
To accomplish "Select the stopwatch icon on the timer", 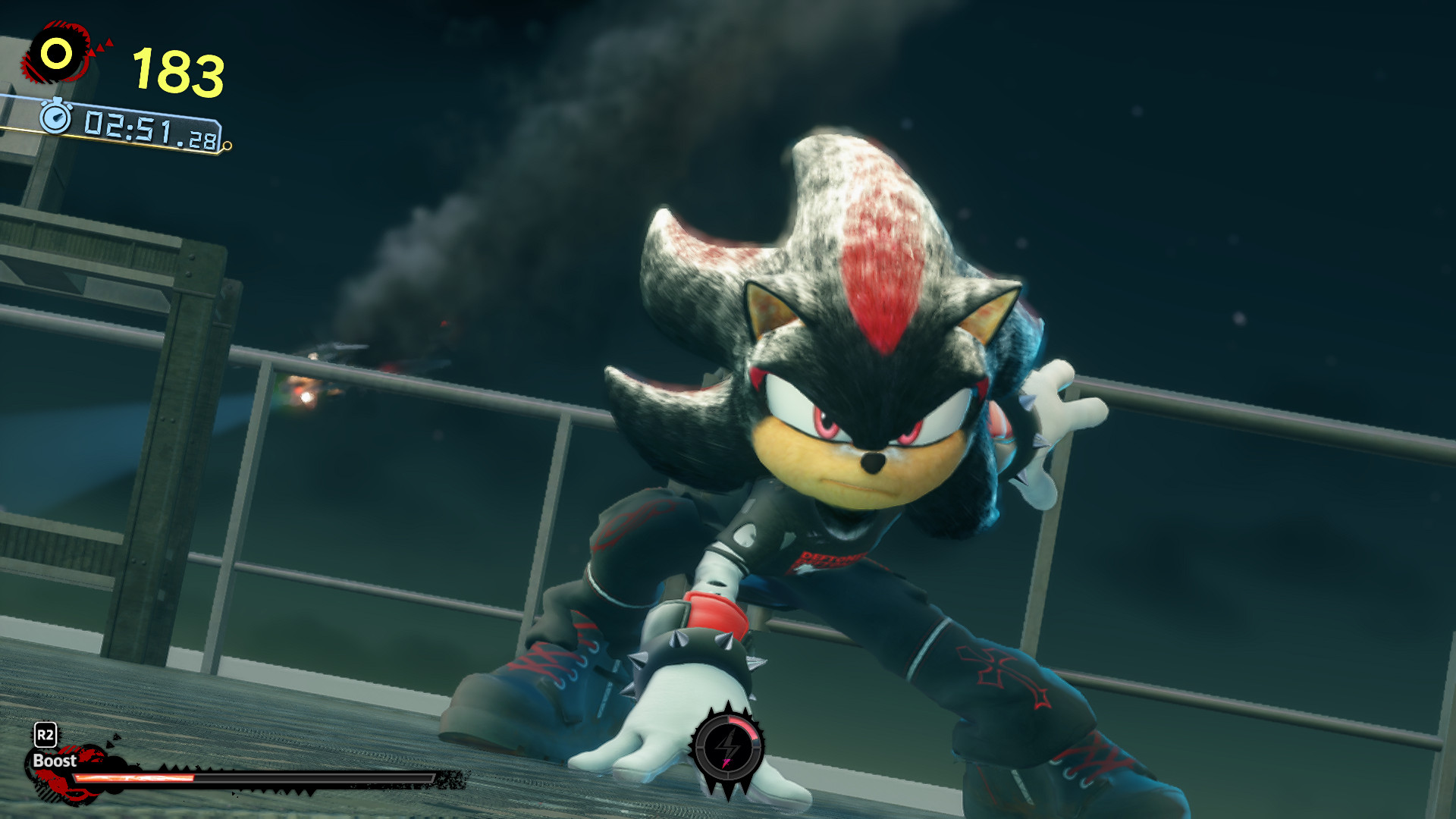I will coord(57,118).
